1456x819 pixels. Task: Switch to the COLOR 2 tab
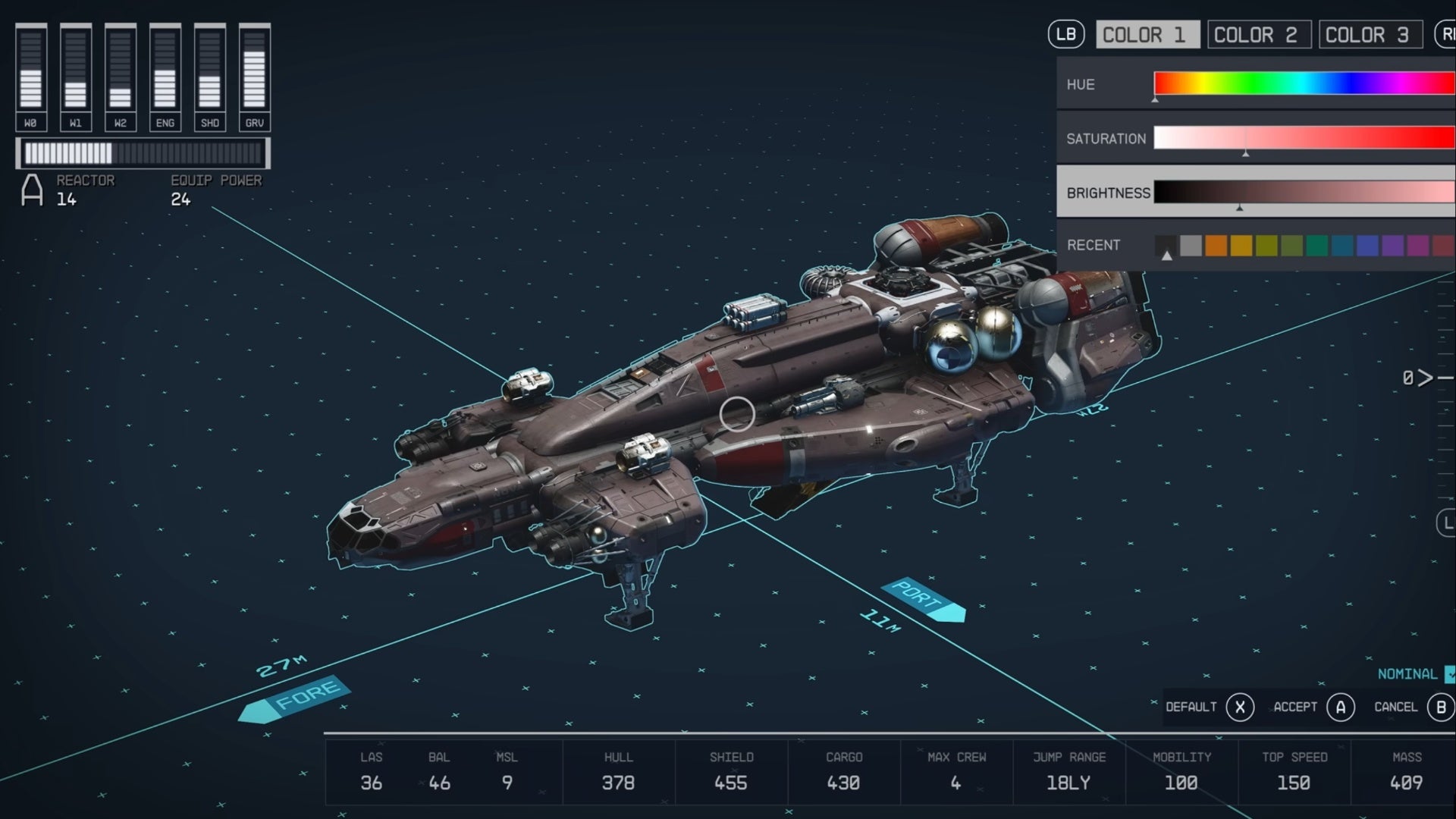coord(1259,34)
